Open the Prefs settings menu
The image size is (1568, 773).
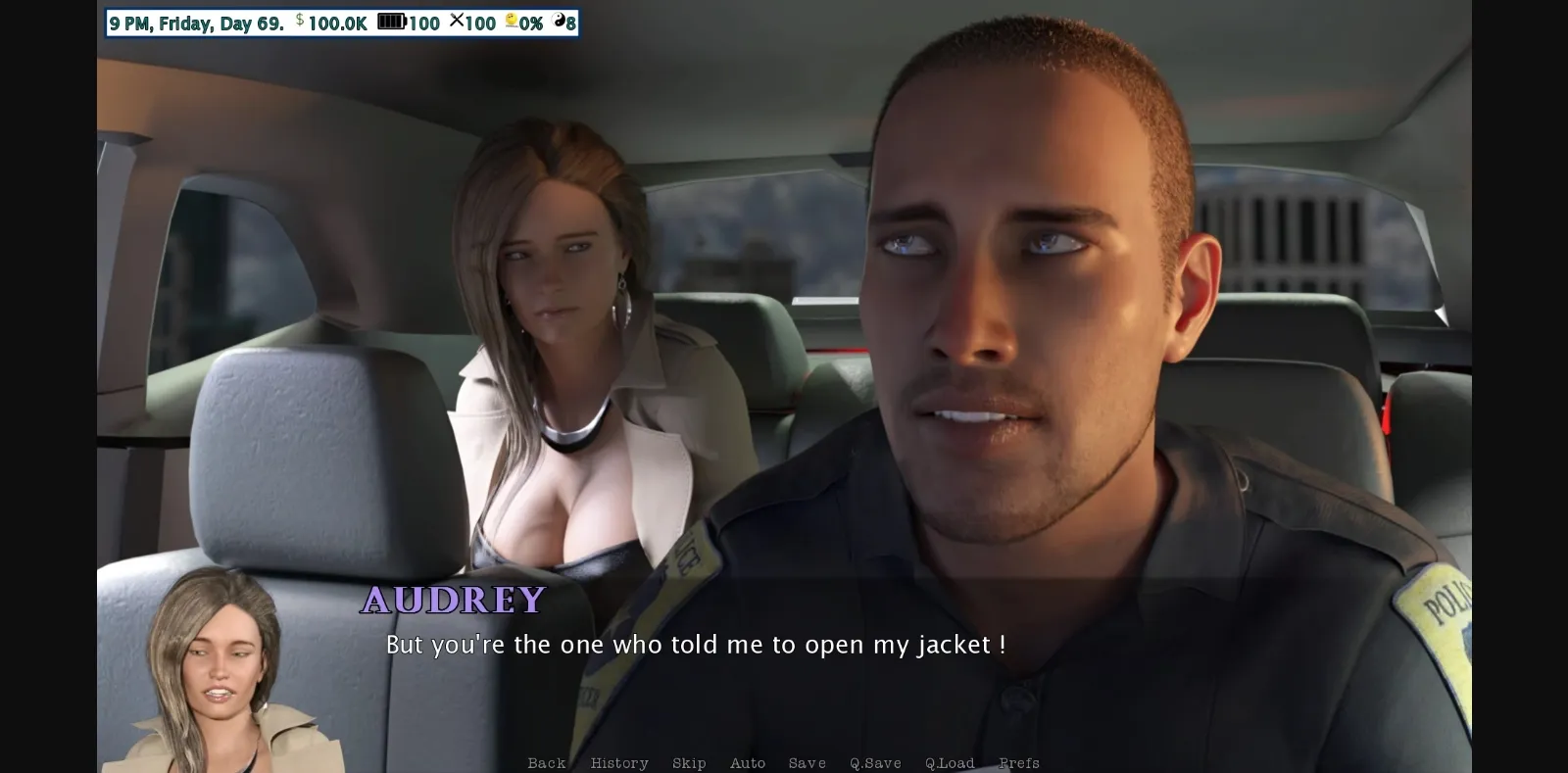(1019, 762)
